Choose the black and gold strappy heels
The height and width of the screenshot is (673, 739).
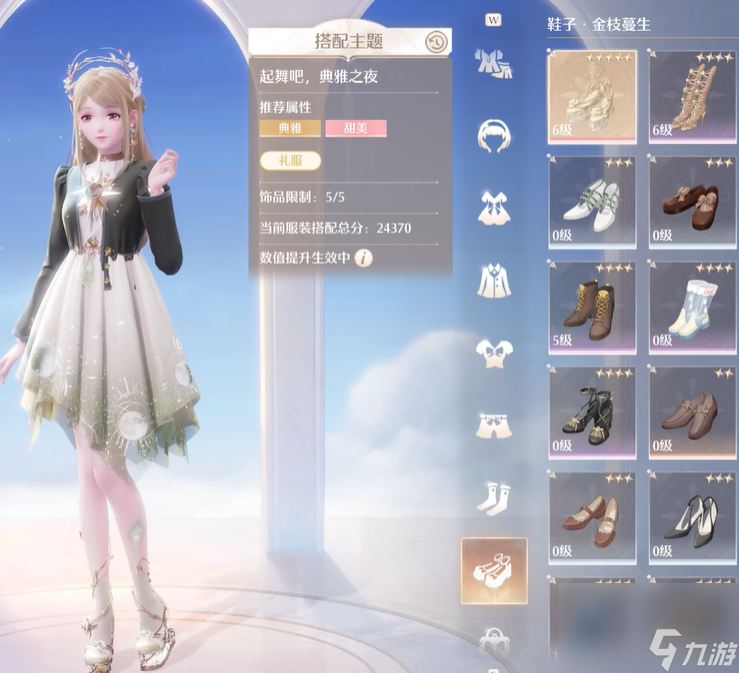tap(592, 411)
